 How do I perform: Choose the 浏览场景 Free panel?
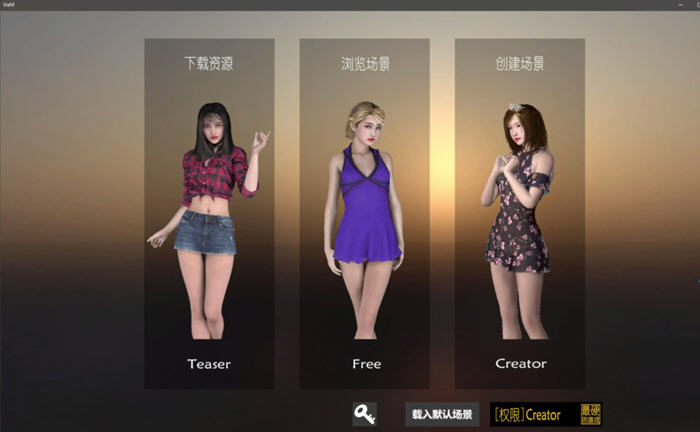[365, 213]
